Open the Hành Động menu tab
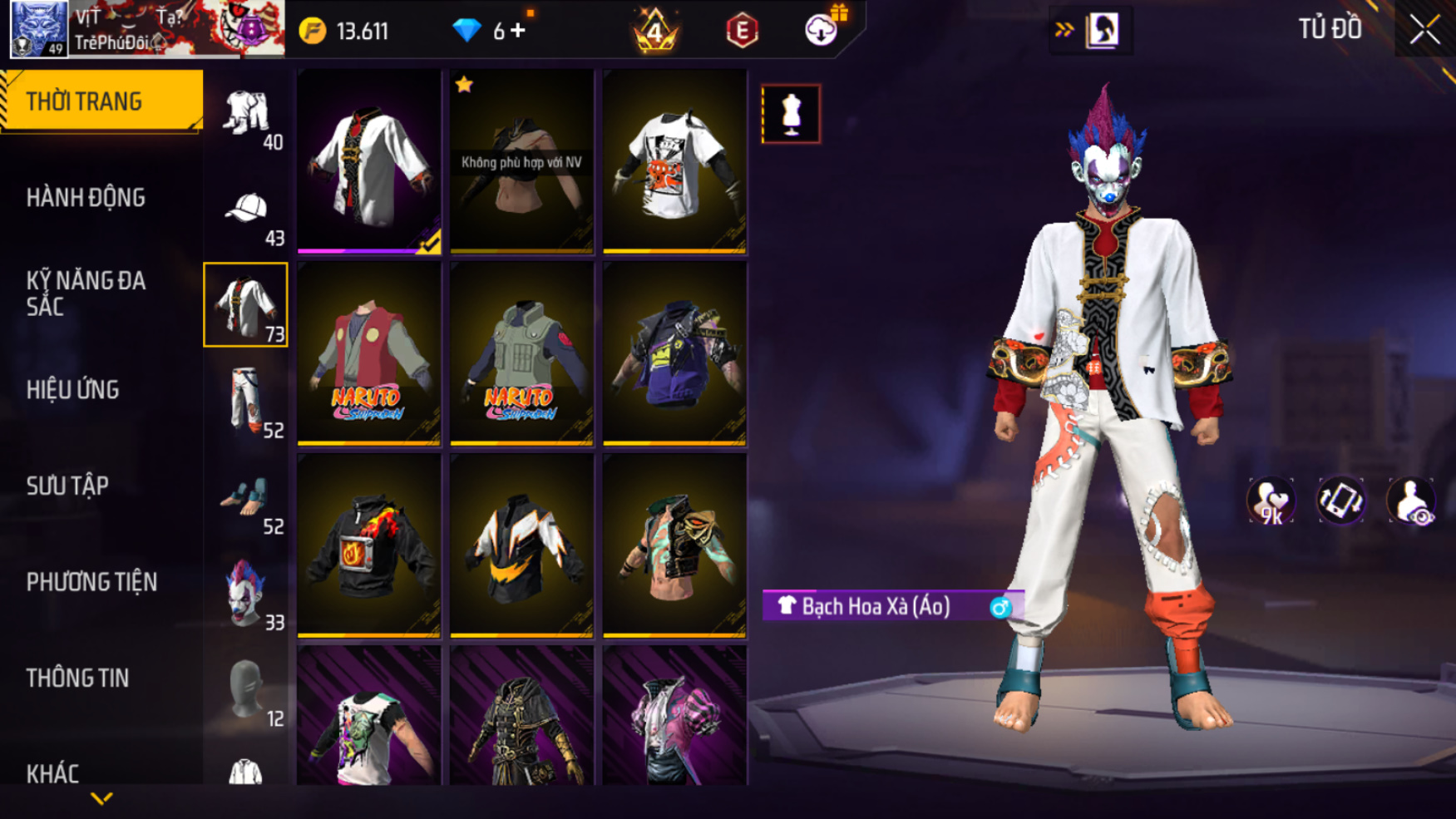 pos(86,198)
